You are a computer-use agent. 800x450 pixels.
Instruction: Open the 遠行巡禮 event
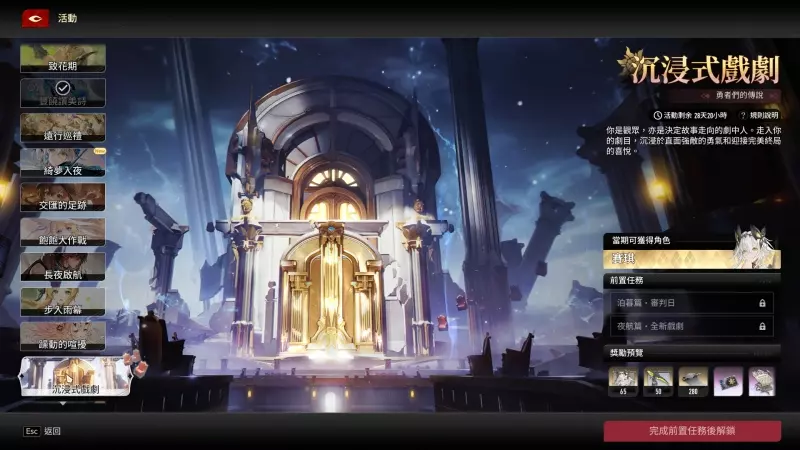[62, 128]
